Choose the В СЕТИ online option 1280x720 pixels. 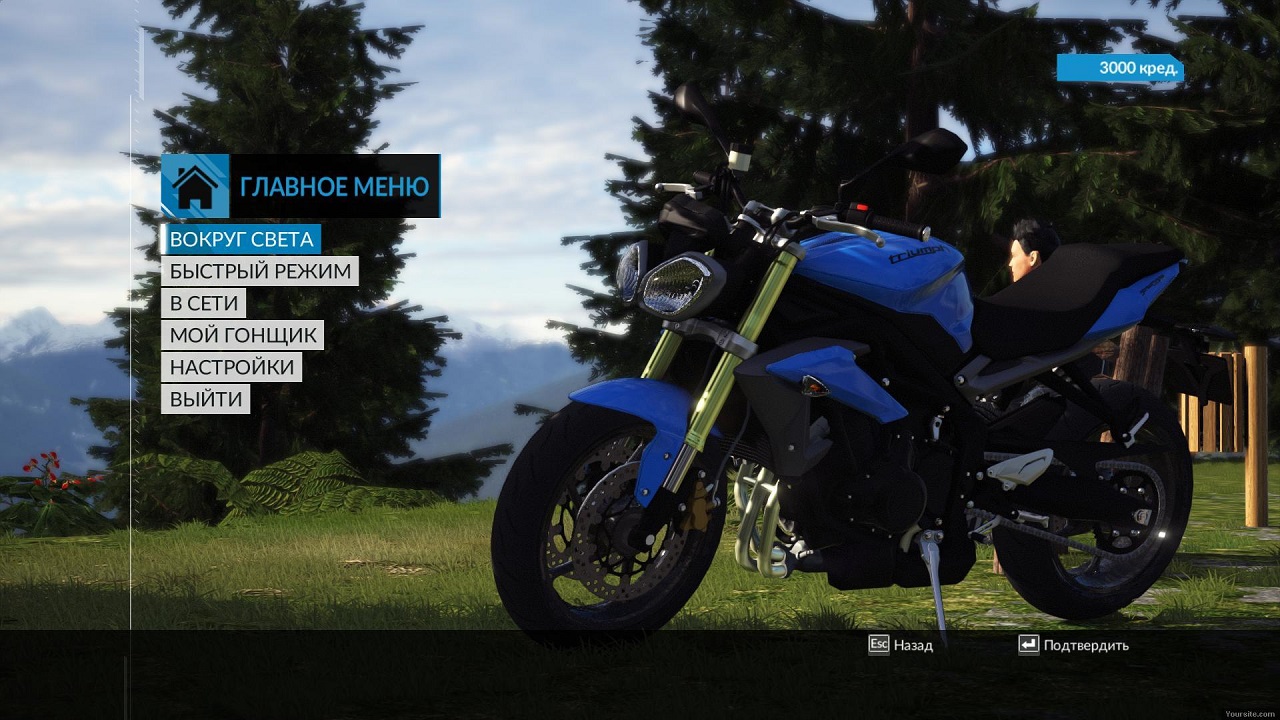pos(203,303)
